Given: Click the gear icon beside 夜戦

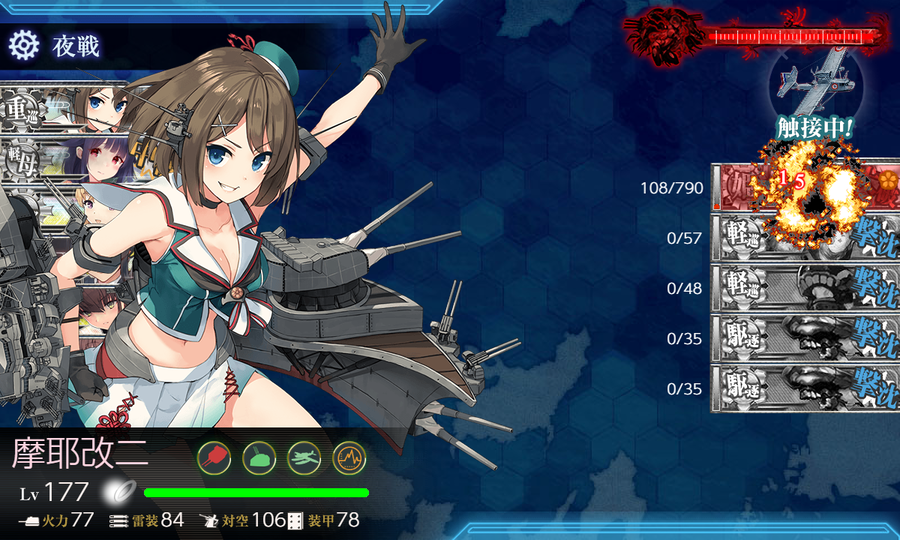Looking at the screenshot, I should (x=22, y=45).
